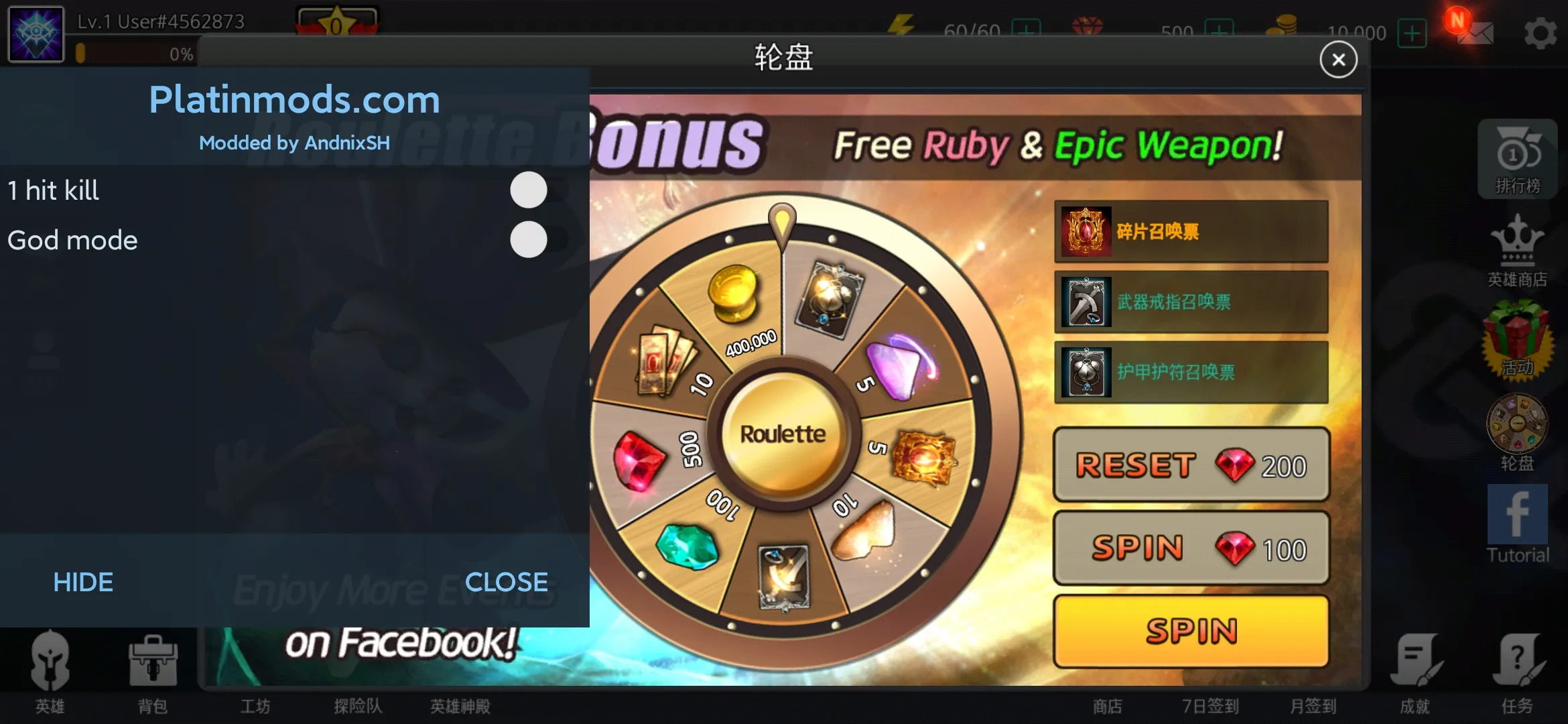Enable the God mode toggle
The width and height of the screenshot is (1568, 724).
click(x=528, y=239)
